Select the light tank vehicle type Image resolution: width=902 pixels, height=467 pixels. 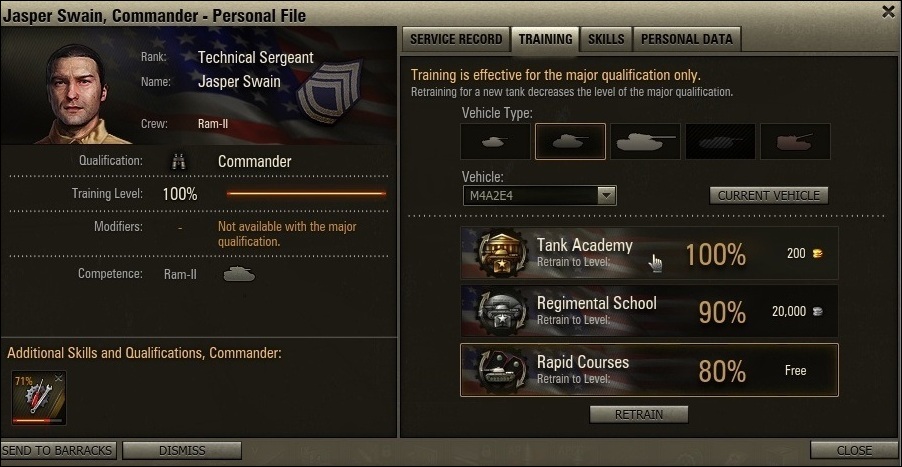point(494,142)
